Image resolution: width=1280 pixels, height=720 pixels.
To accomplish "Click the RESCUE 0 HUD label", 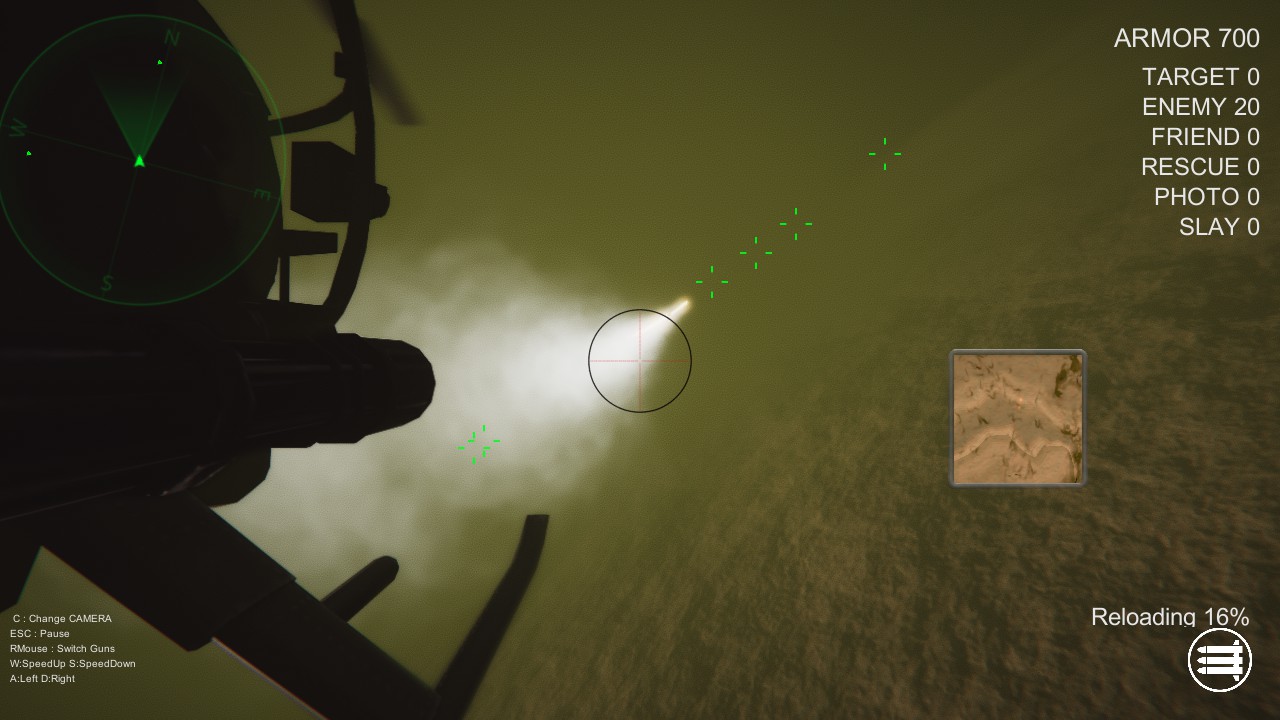I will click(1200, 167).
